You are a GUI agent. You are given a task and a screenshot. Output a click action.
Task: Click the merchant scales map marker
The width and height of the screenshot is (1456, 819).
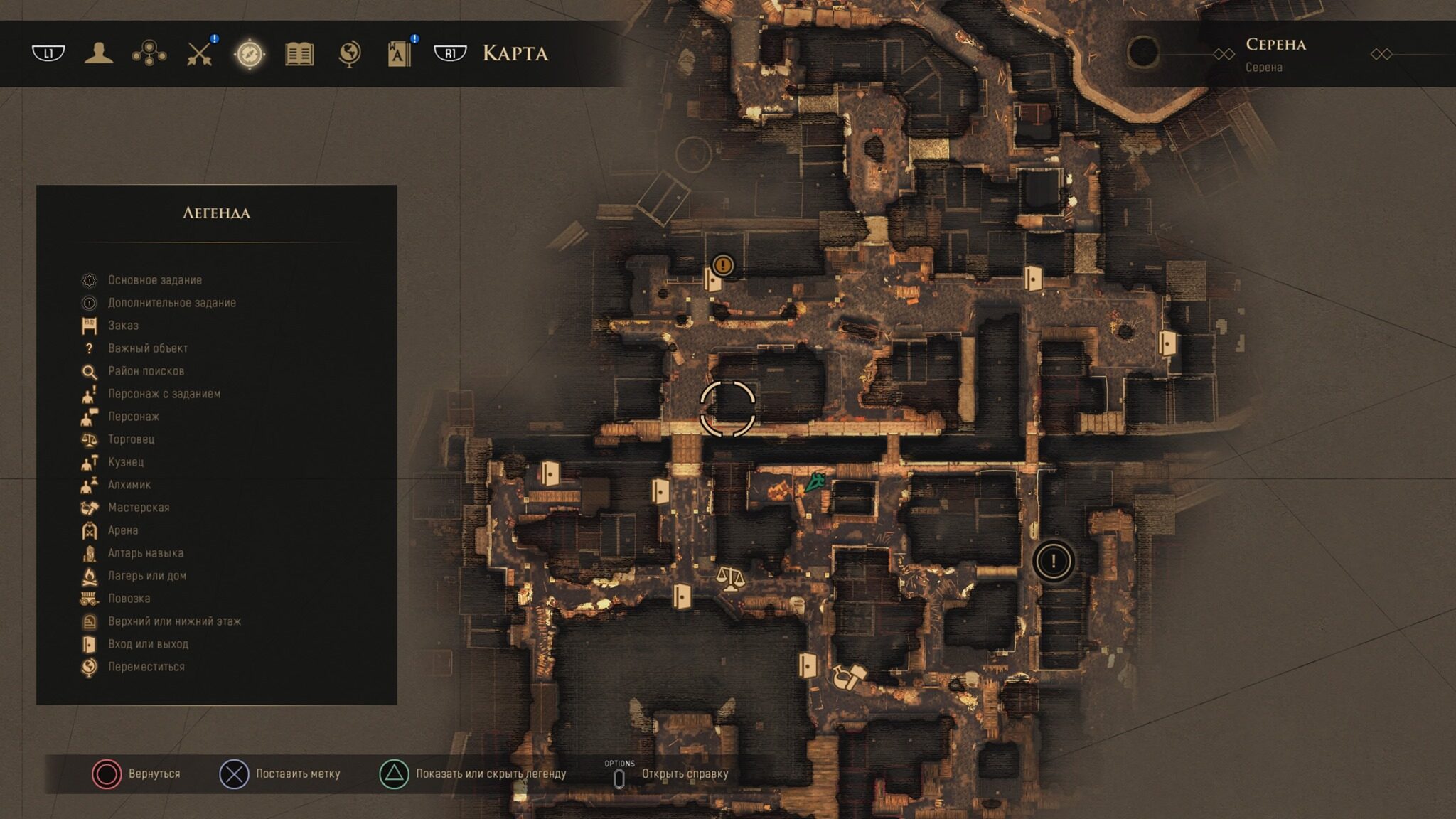tap(730, 578)
